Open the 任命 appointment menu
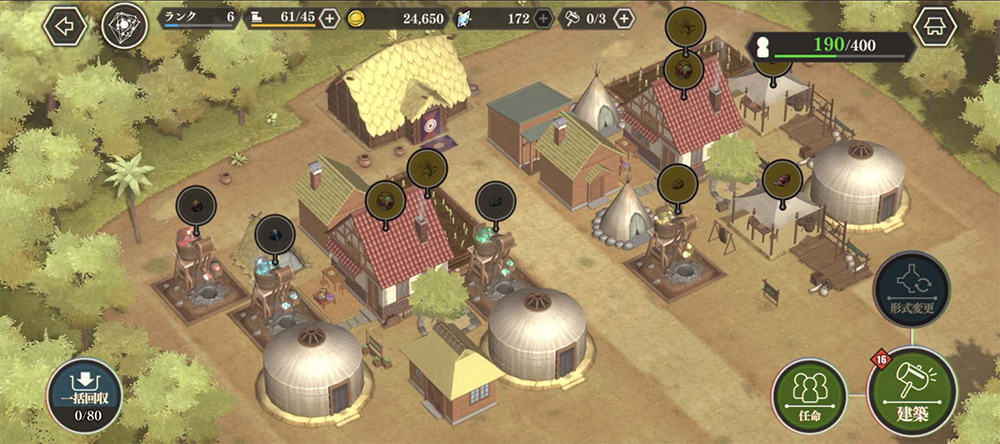Viewport: 1000px width, 444px height. click(809, 392)
